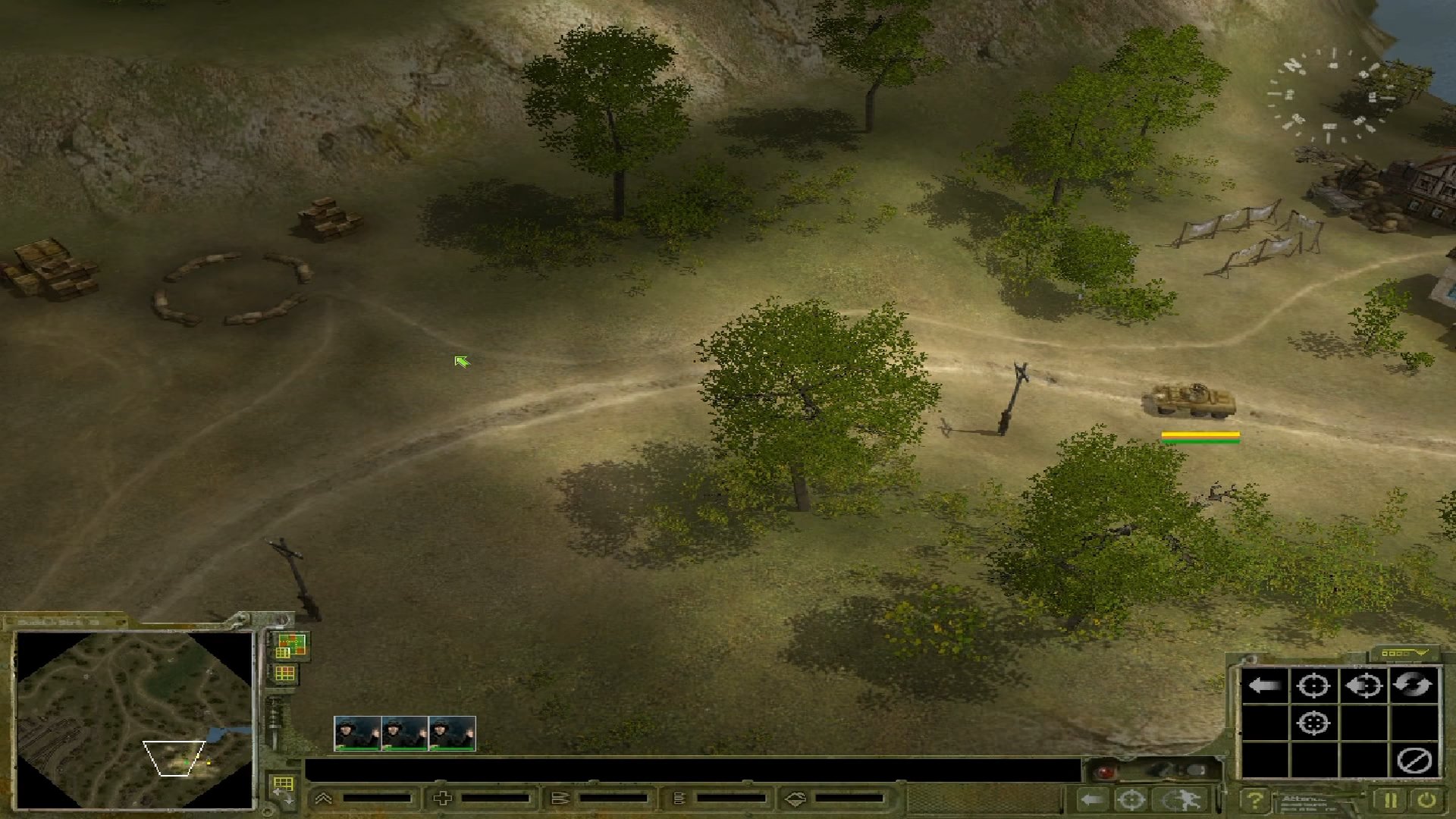Activate the single-crosshair attack command in the grid
This screenshot has width=1456, height=819.
coord(1313,686)
